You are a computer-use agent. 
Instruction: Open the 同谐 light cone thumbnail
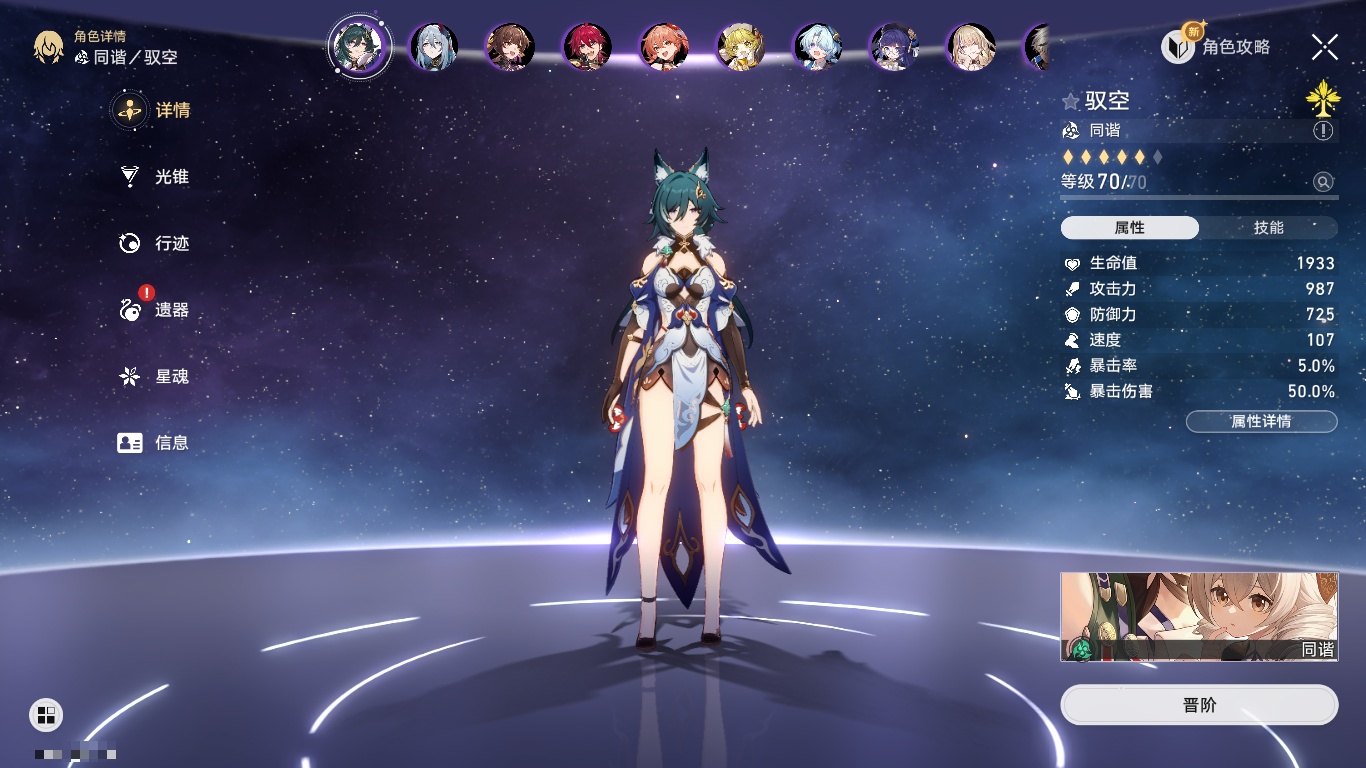(1199, 616)
